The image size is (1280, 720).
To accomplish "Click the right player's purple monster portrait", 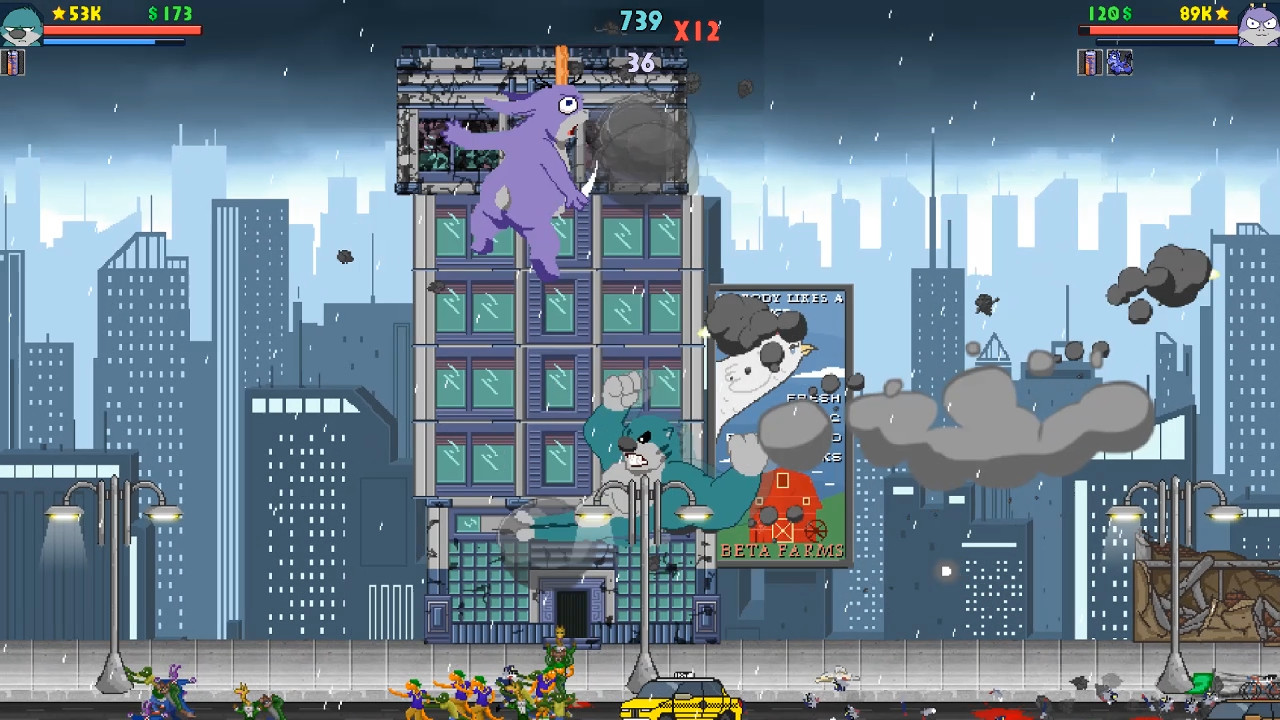I will [x=1258, y=26].
